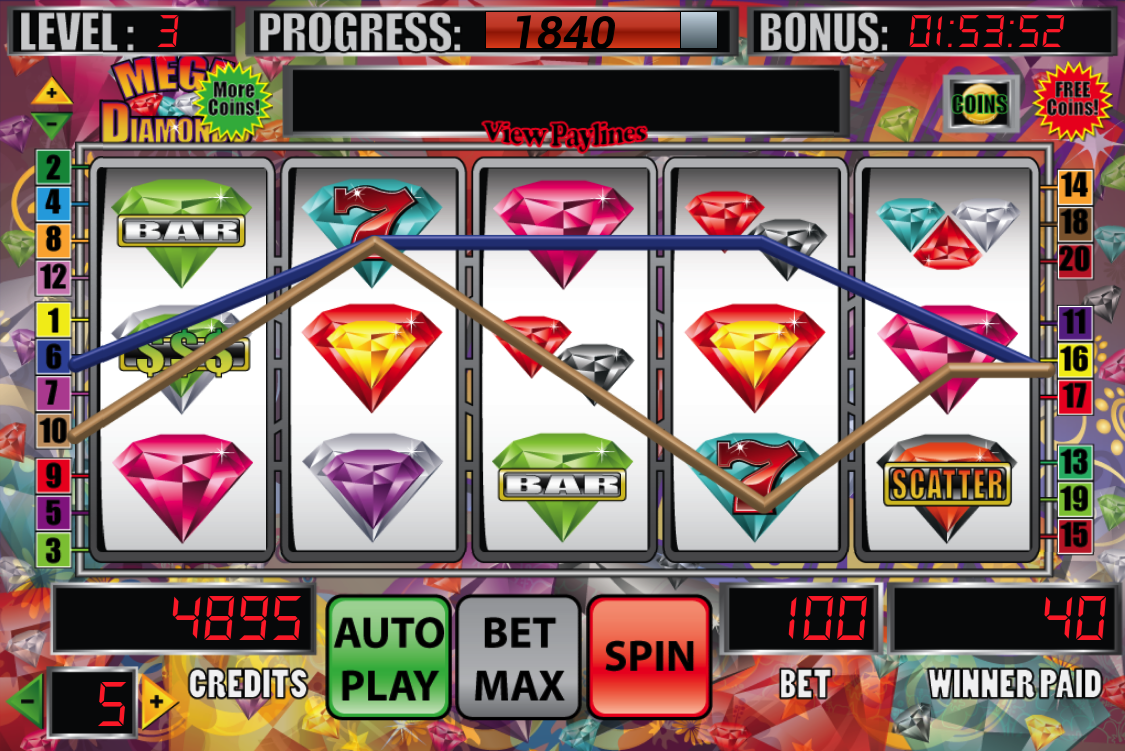Open the COINS shop icon
Viewport: 1125px width, 751px height.
click(x=979, y=103)
